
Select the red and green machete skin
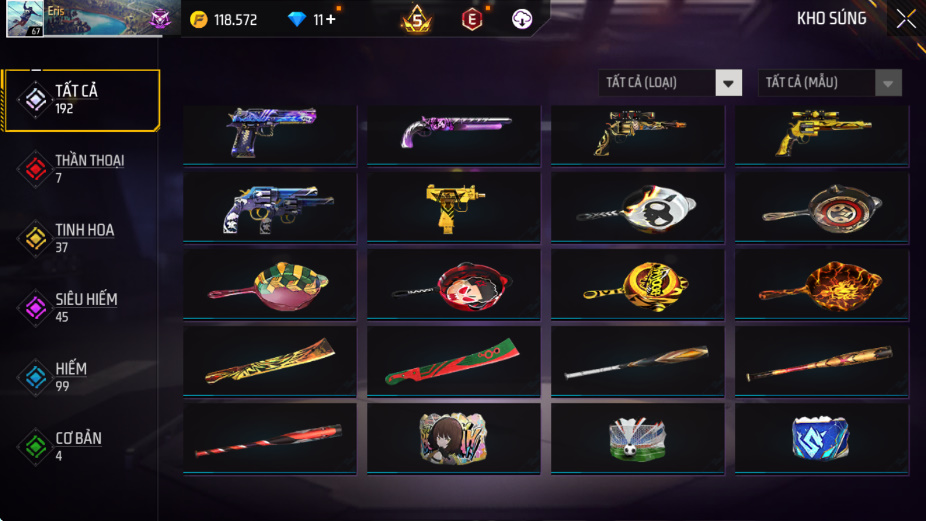tap(453, 361)
